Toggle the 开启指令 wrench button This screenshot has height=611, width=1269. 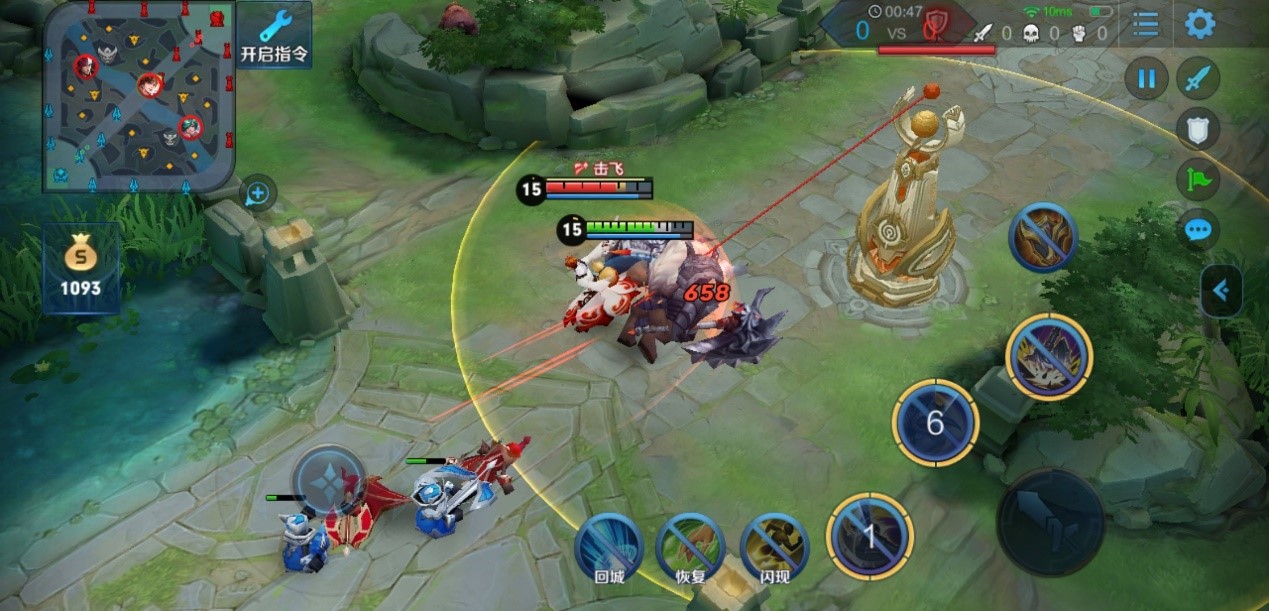click(274, 35)
